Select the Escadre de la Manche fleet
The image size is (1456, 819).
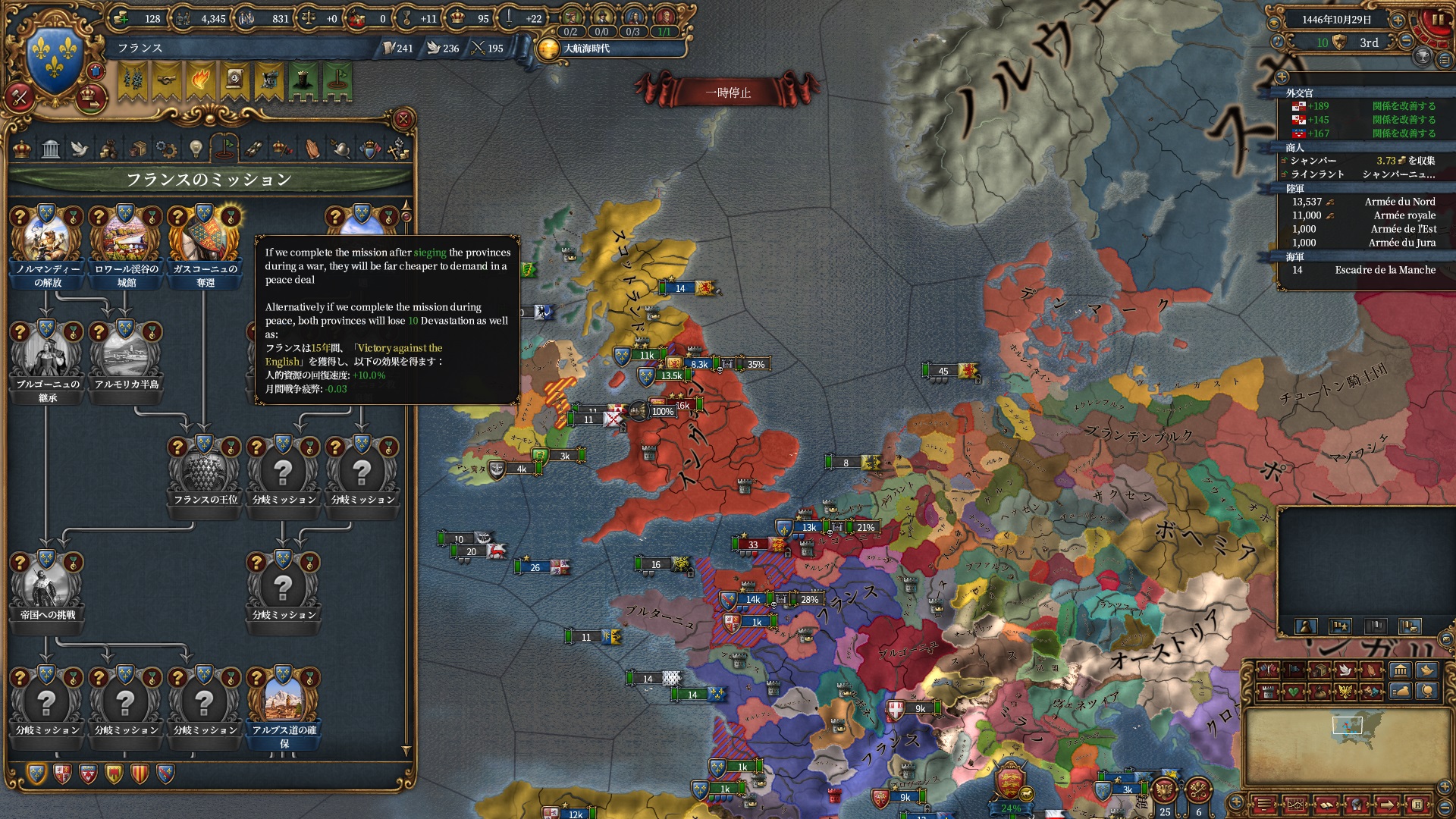1385,270
